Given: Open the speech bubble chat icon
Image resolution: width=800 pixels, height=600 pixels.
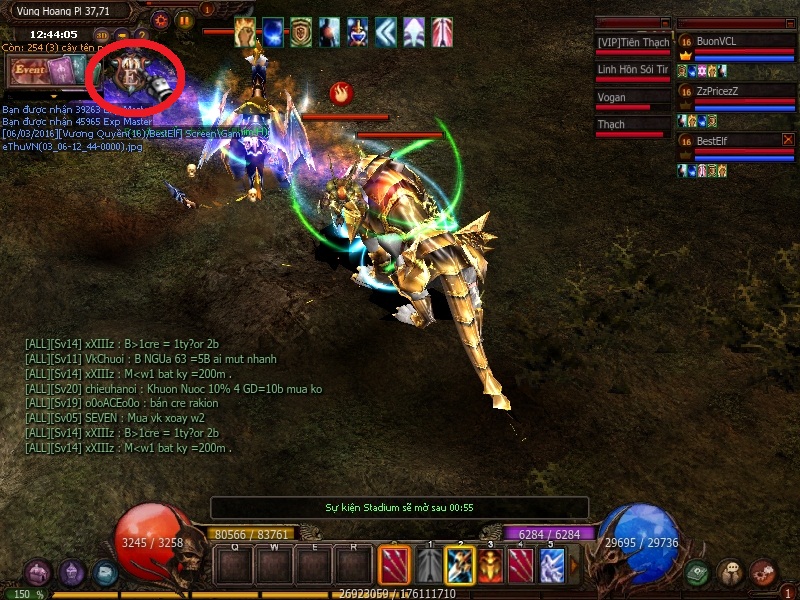Looking at the screenshot, I should 730,573.
